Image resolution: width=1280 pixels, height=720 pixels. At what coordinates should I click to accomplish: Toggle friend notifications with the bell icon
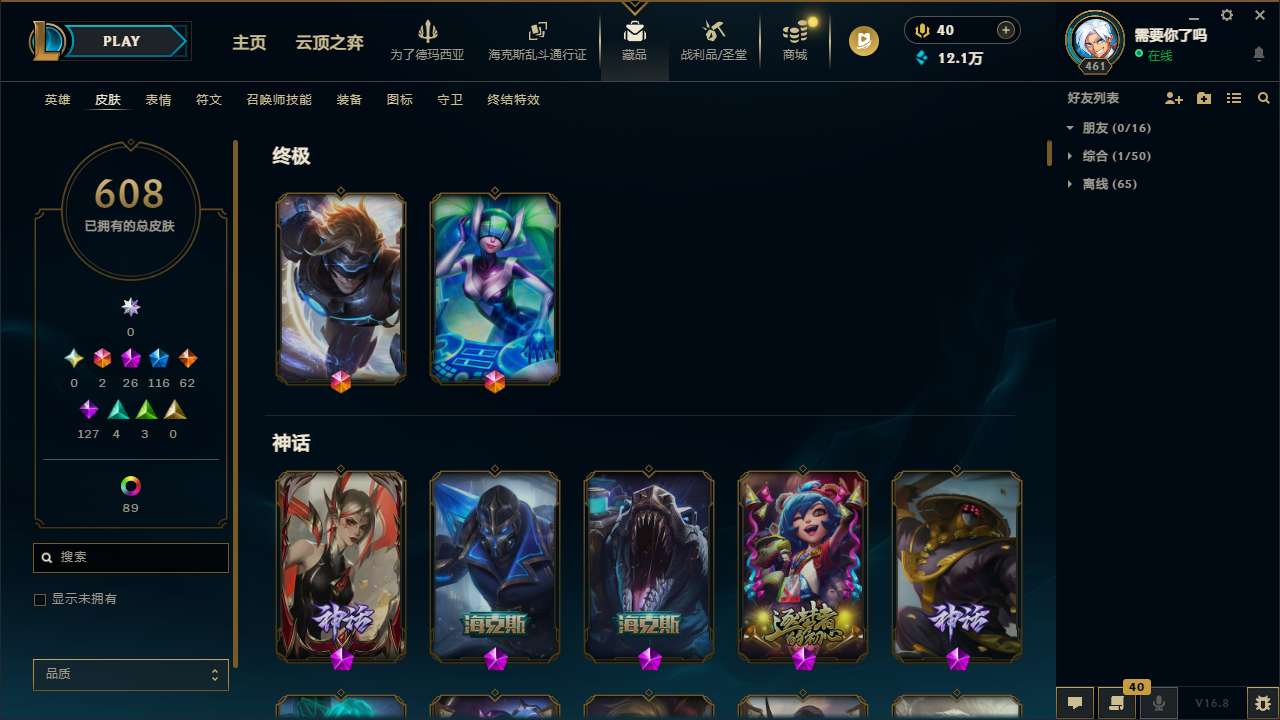[x=1259, y=55]
